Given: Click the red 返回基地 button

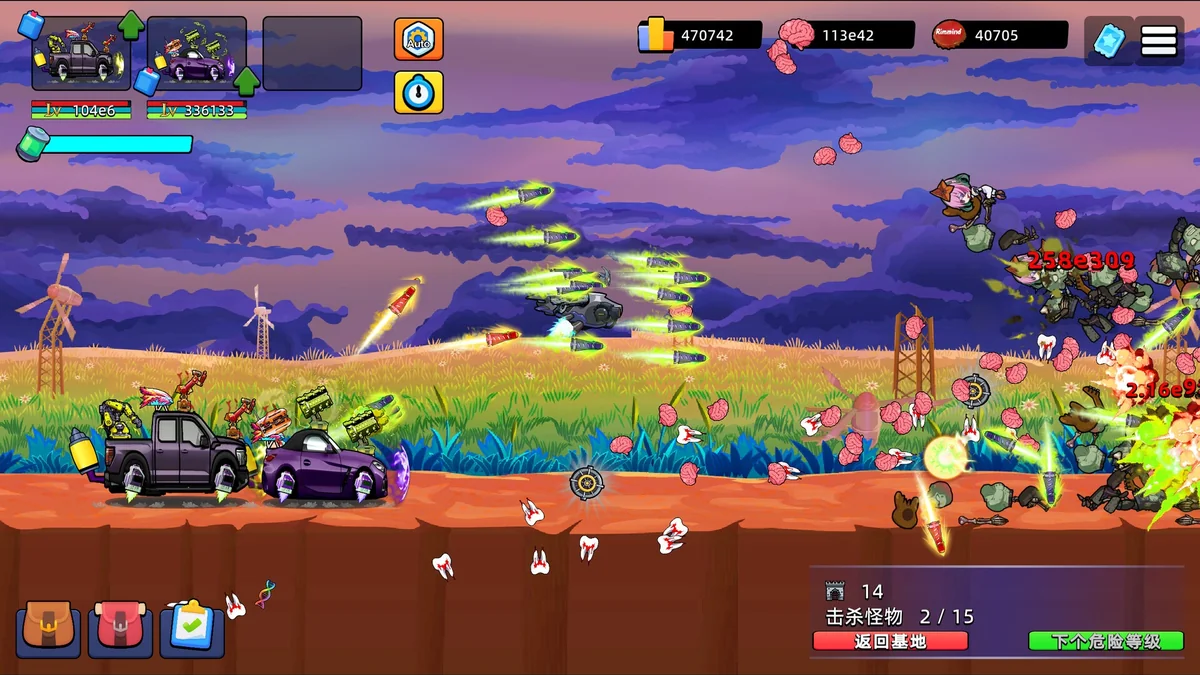Looking at the screenshot, I should click(890, 642).
